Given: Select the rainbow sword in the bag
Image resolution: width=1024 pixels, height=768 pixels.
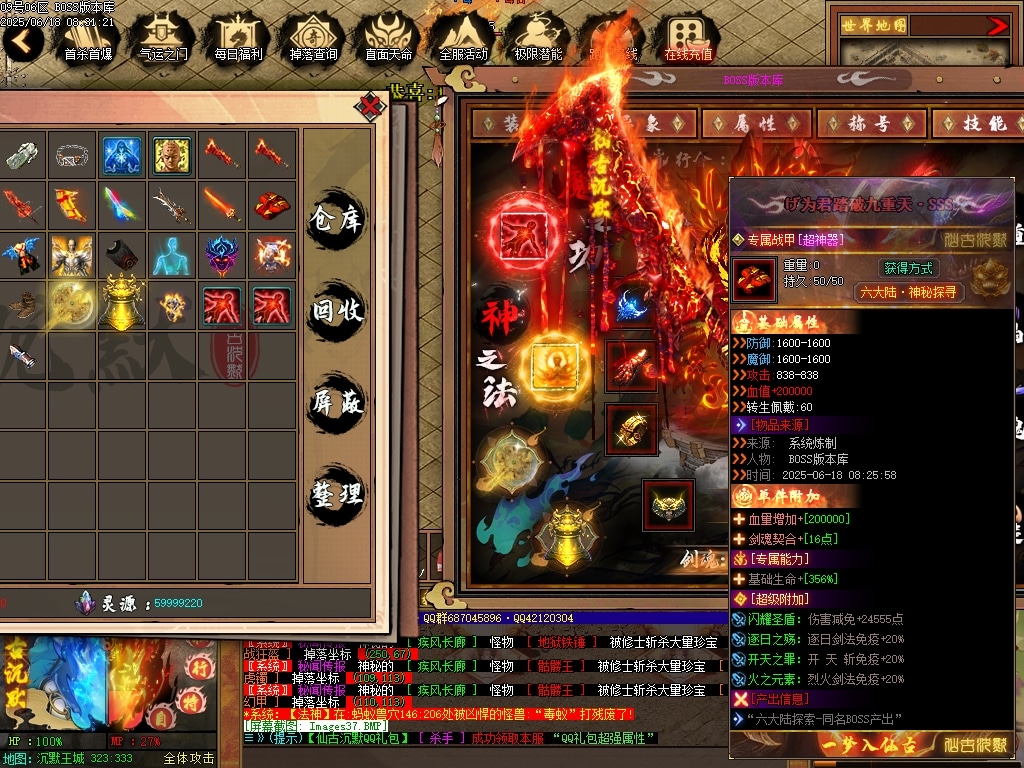Looking at the screenshot, I should click(122, 205).
